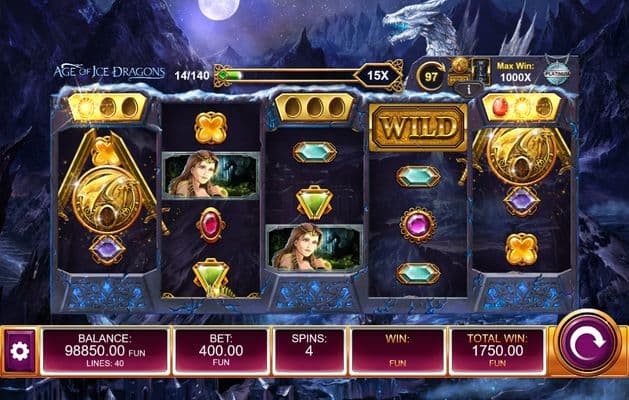Image resolution: width=629 pixels, height=400 pixels.
Task: Open the gear settings menu
Action: (17, 351)
